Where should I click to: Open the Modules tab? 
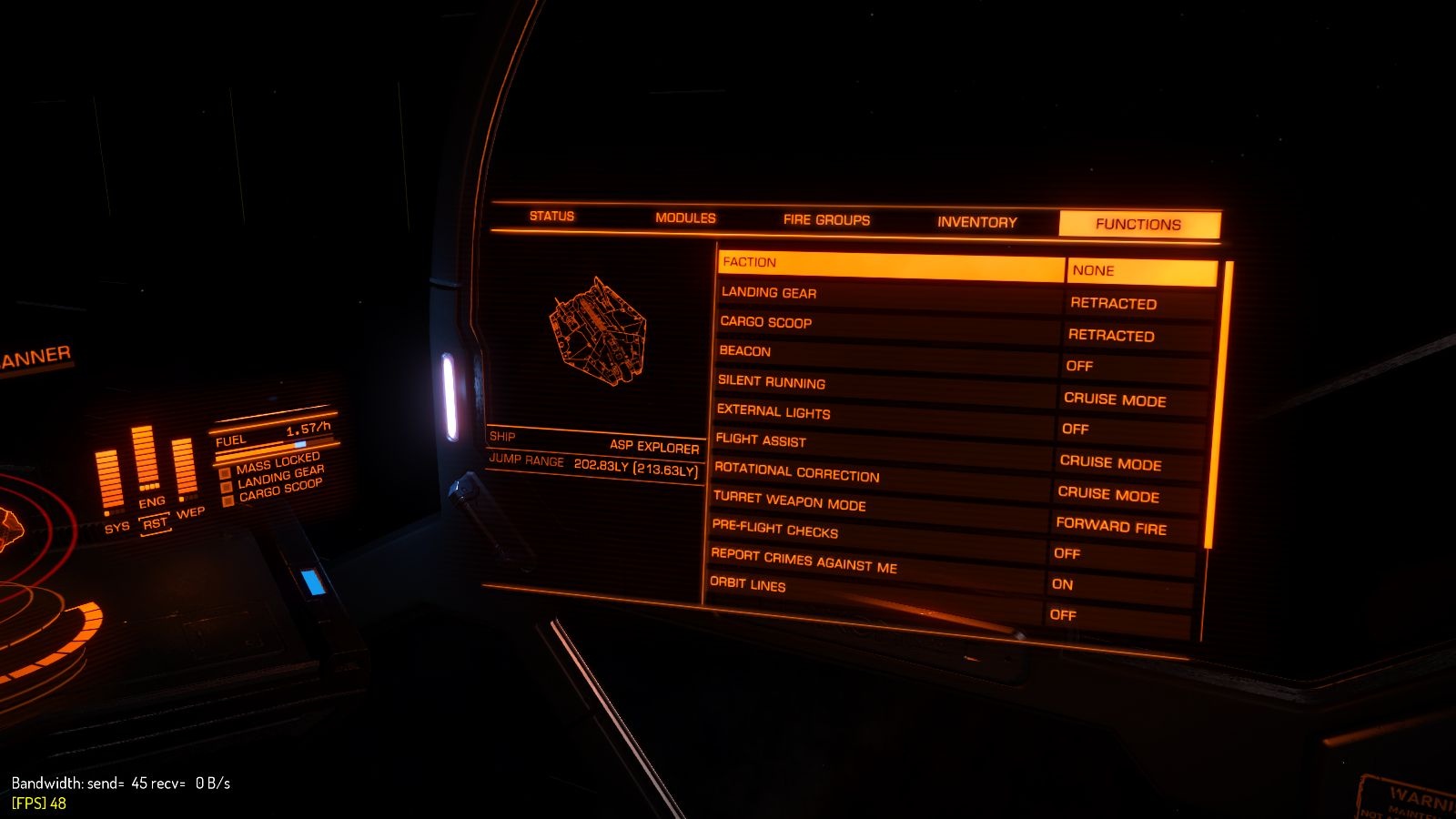(x=685, y=218)
